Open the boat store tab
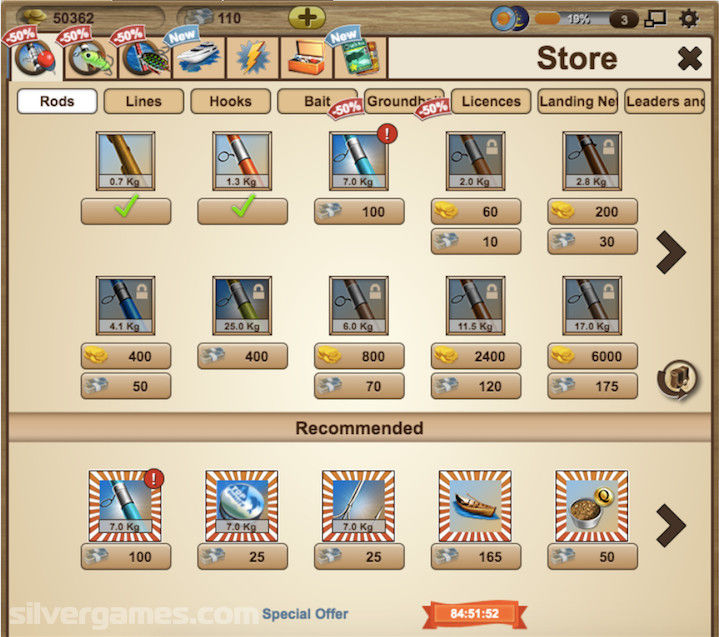The width and height of the screenshot is (719, 637). point(197,58)
